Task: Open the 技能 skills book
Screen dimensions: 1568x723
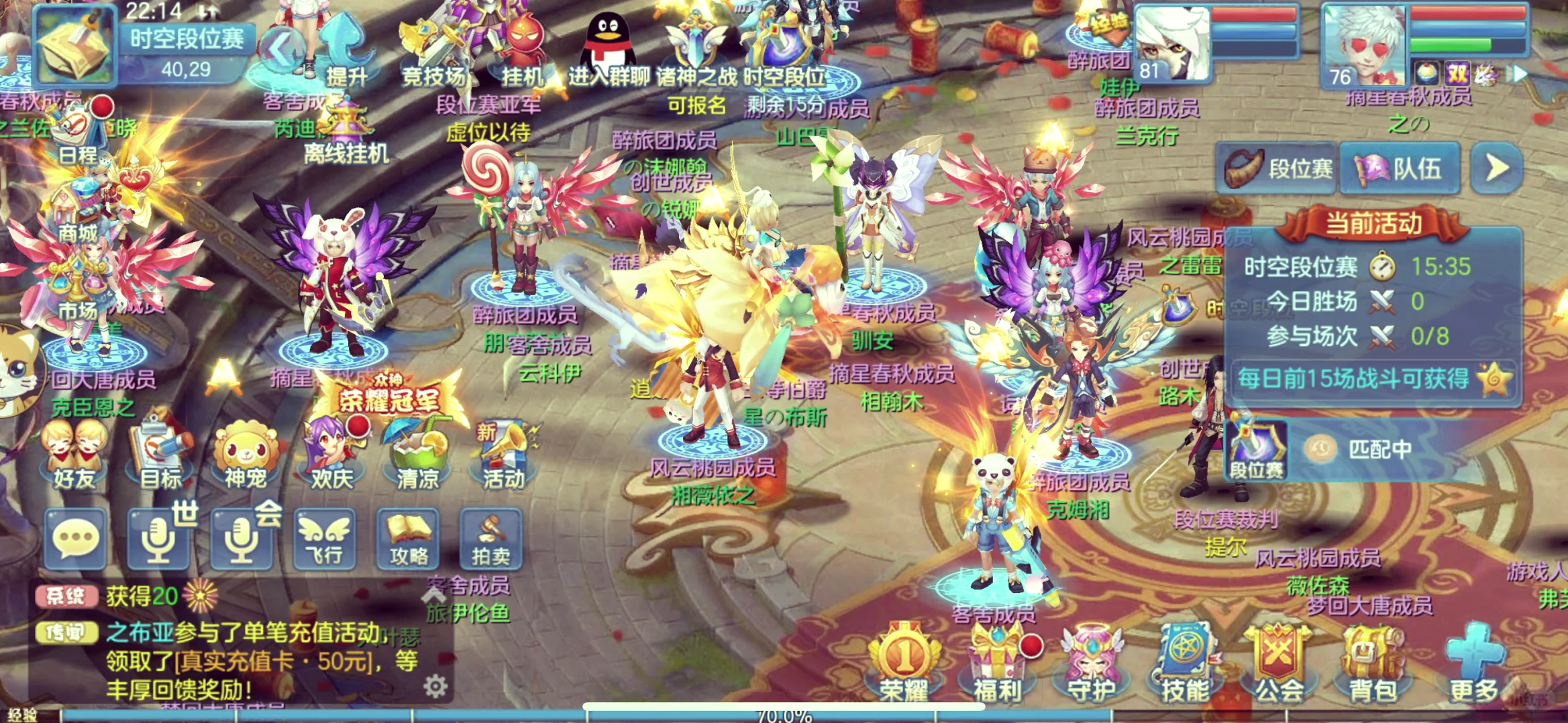Action: (1184, 664)
